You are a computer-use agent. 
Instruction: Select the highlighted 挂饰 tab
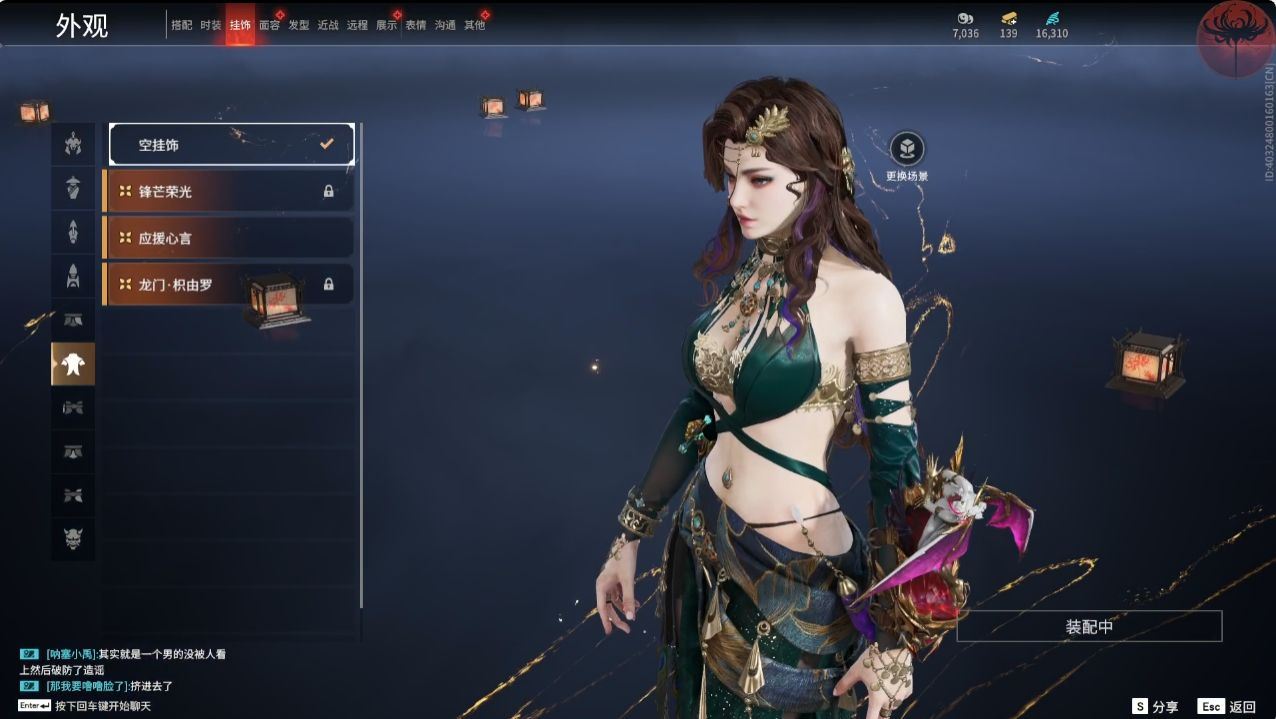pyautogui.click(x=240, y=26)
